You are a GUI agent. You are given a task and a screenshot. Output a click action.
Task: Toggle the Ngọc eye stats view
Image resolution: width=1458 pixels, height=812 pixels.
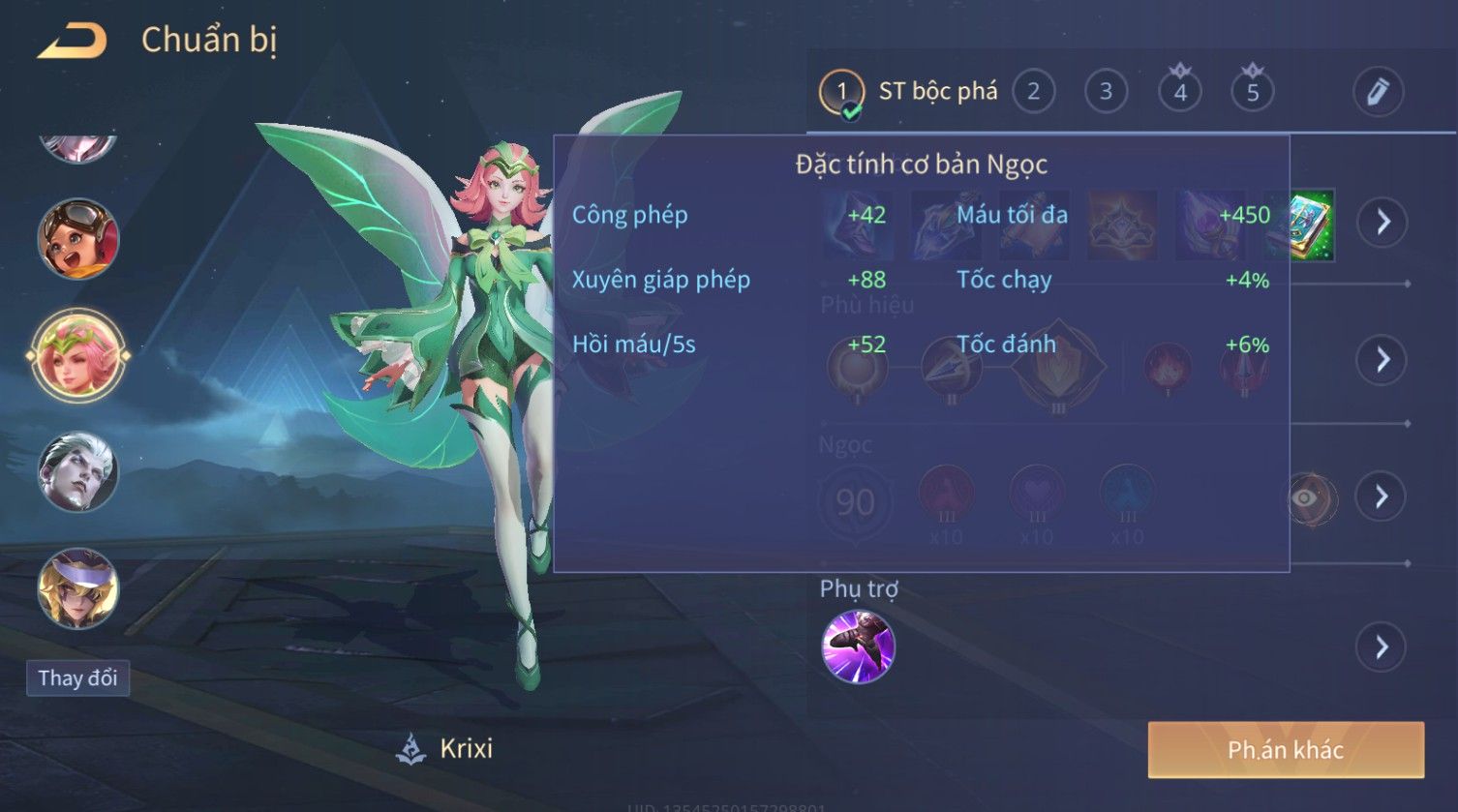pos(1306,497)
